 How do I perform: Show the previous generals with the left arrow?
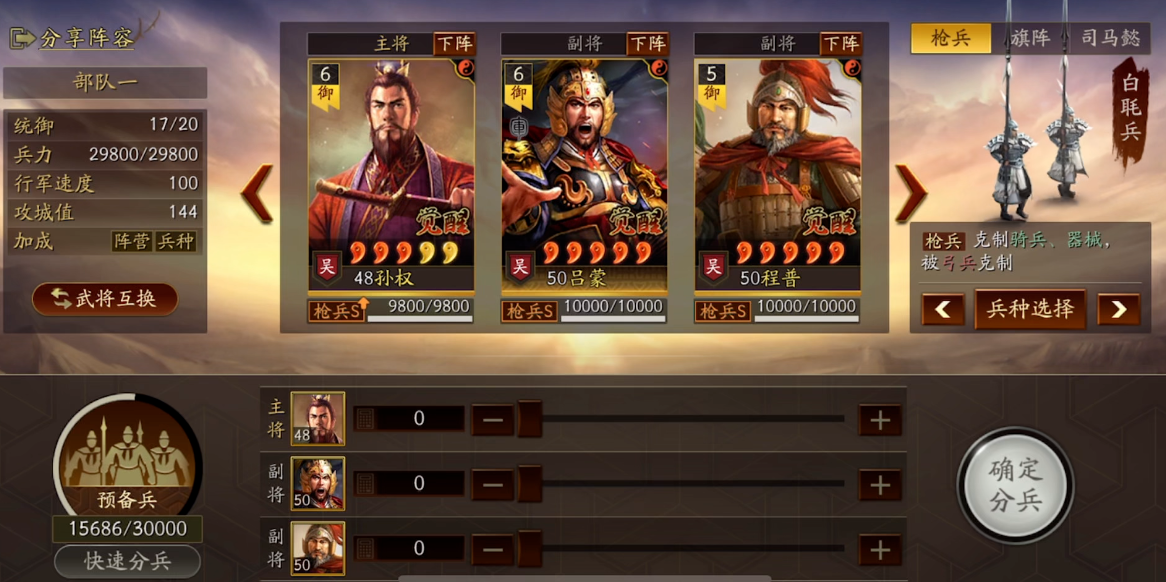[257, 193]
